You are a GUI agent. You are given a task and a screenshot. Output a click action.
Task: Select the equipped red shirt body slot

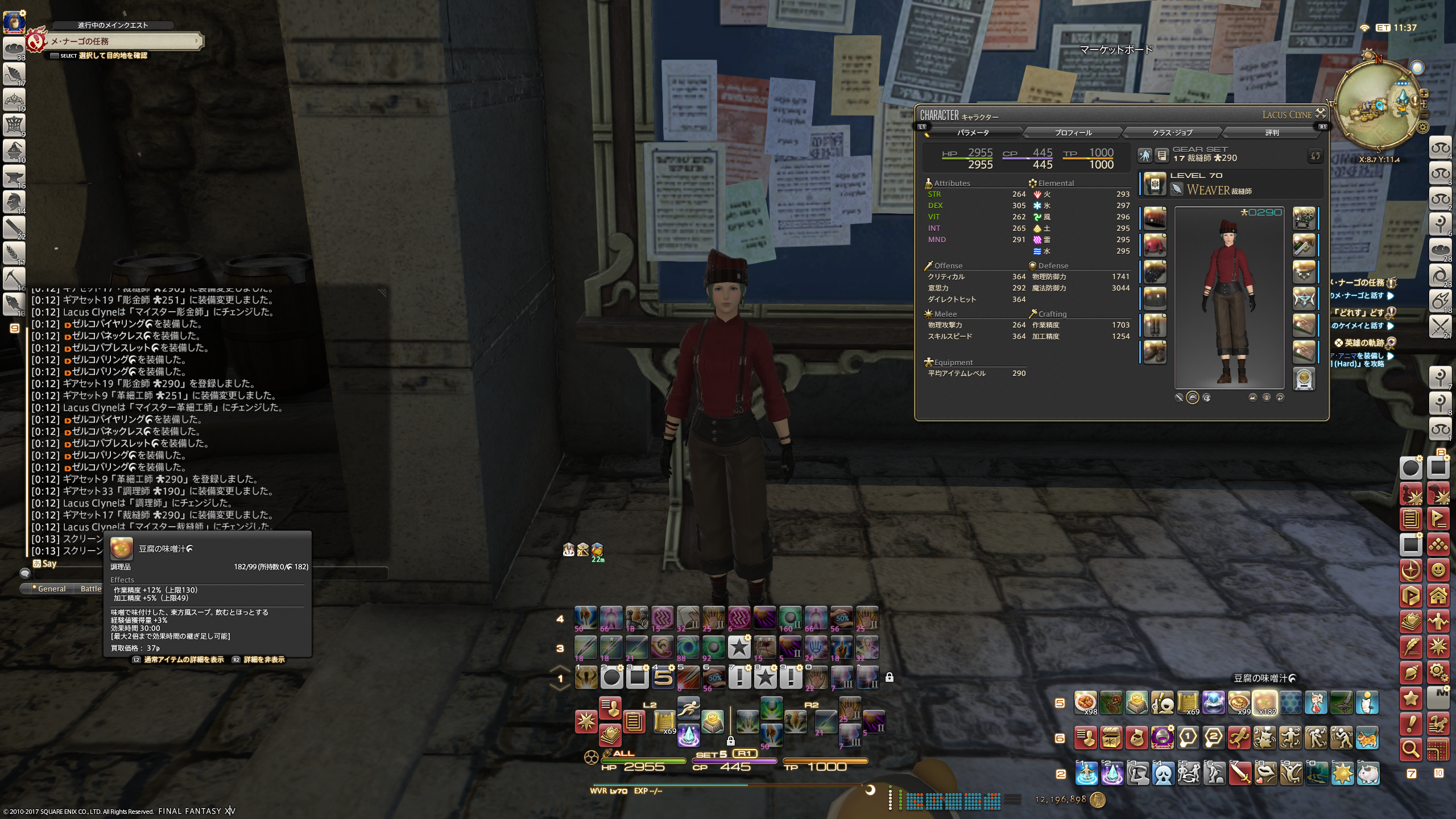tap(1155, 245)
